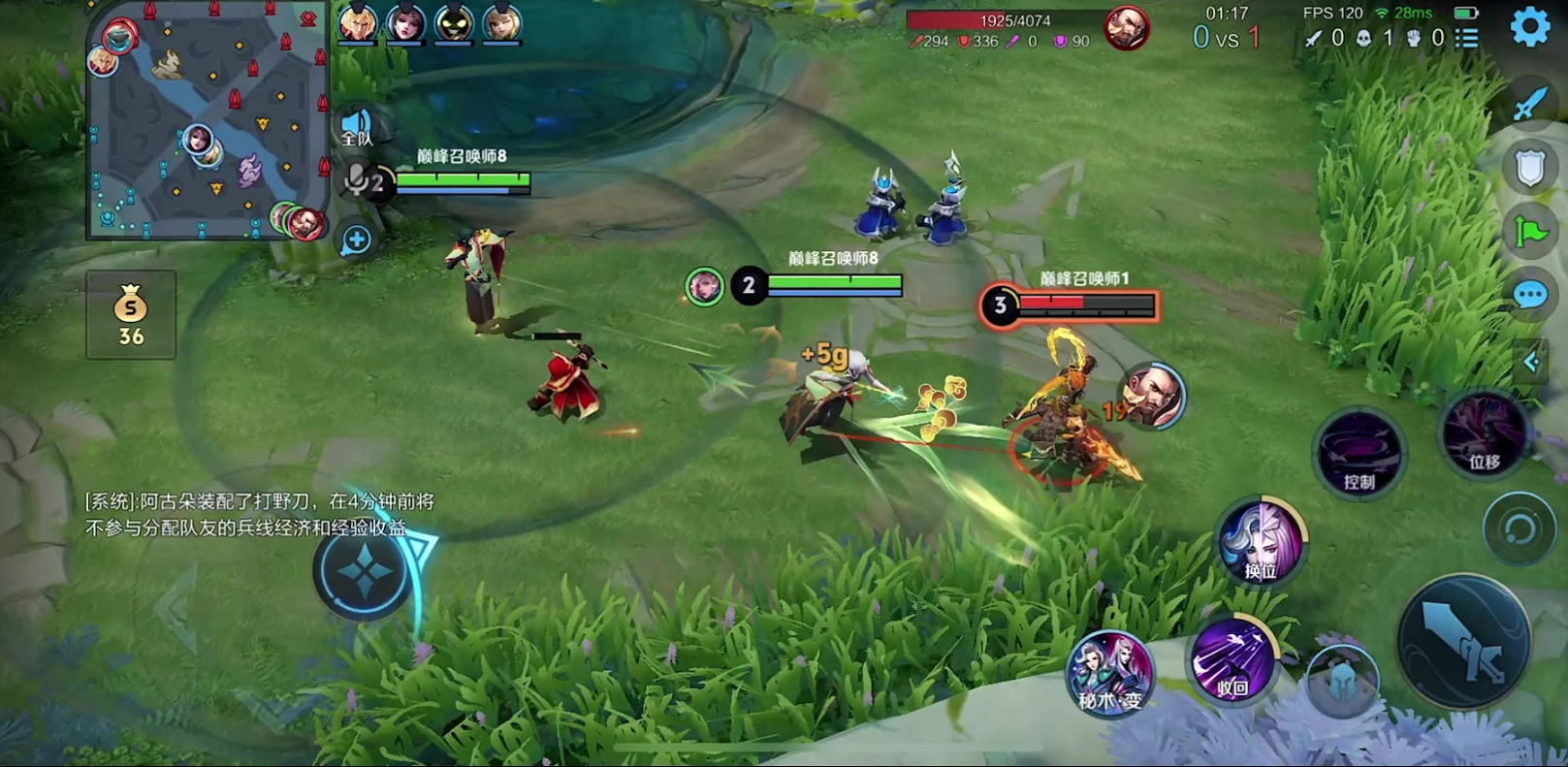Send the sword attack signal
The width and height of the screenshot is (1568, 767).
pos(1529,103)
